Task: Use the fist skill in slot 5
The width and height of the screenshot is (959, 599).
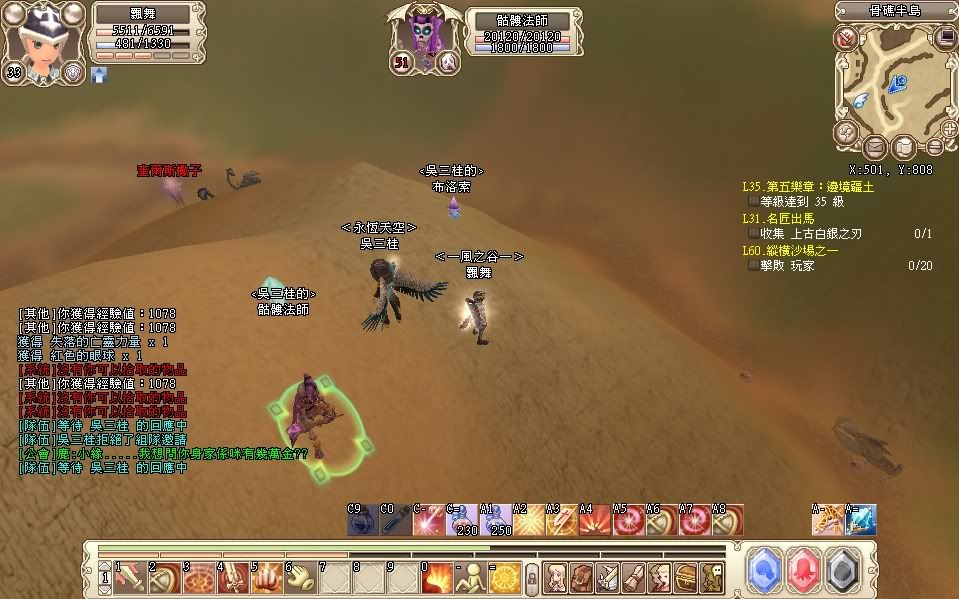Action: click(263, 576)
